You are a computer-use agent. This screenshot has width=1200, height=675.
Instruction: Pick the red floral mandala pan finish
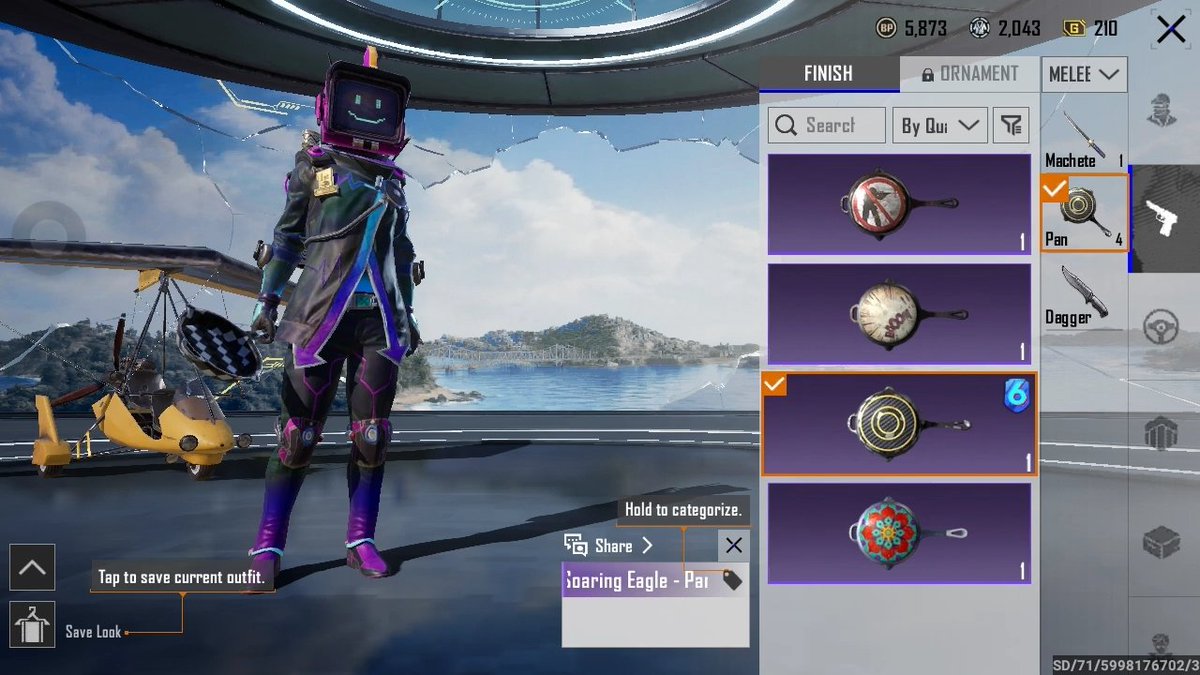pyautogui.click(x=899, y=534)
